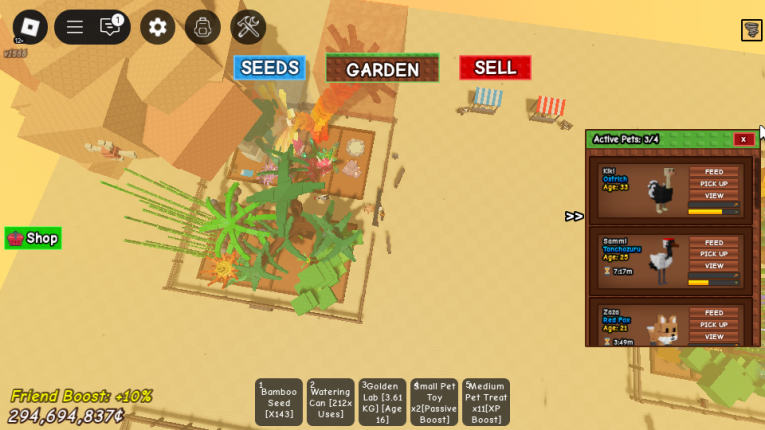Select the Bamboo Seed hotbar slot

279,402
